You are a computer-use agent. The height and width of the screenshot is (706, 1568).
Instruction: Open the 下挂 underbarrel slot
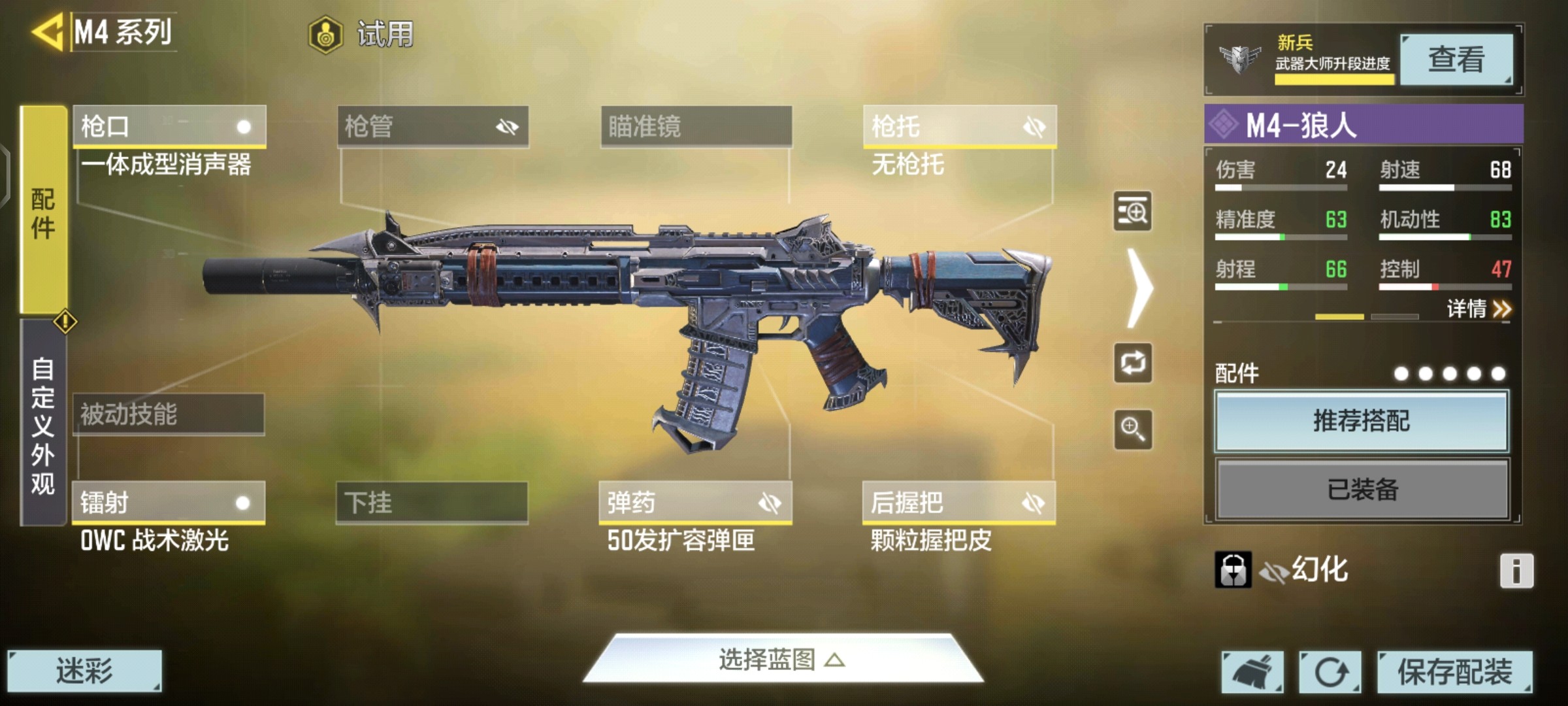(x=432, y=502)
